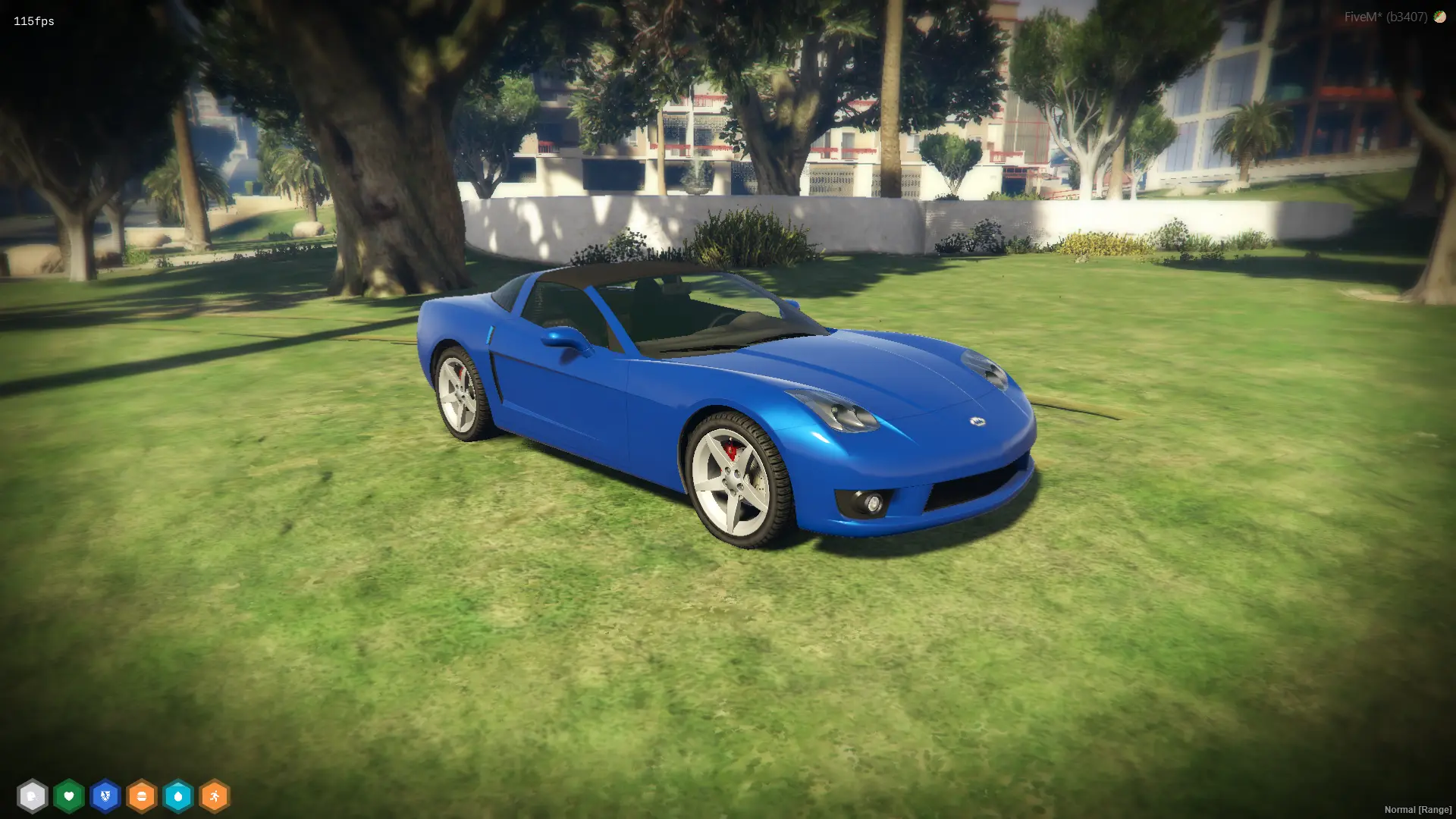This screenshot has height=819, width=1456.
Task: Click the cyan water drop thirst hexagon
Action: [178, 796]
